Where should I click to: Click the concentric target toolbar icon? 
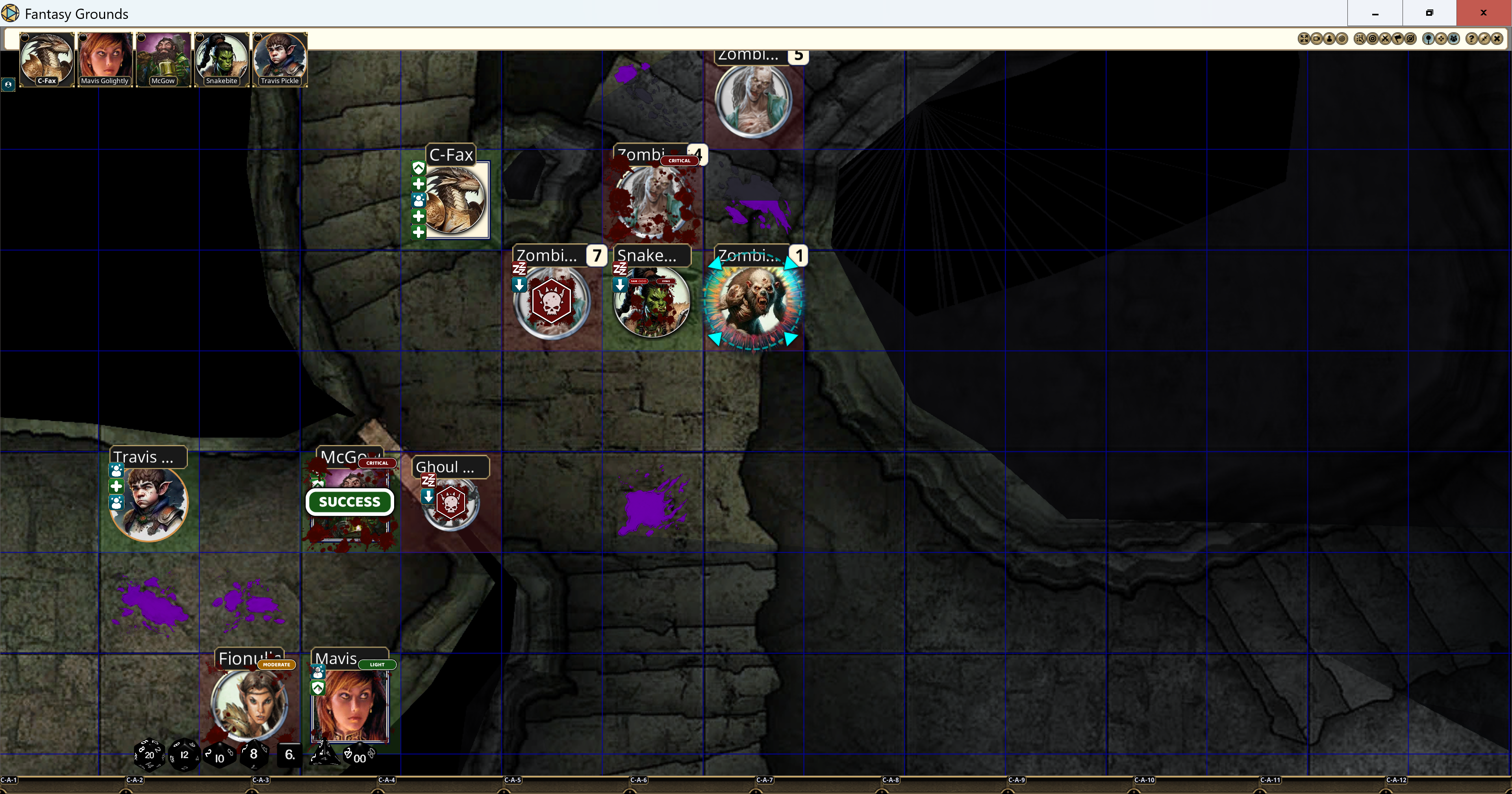pos(1342,38)
